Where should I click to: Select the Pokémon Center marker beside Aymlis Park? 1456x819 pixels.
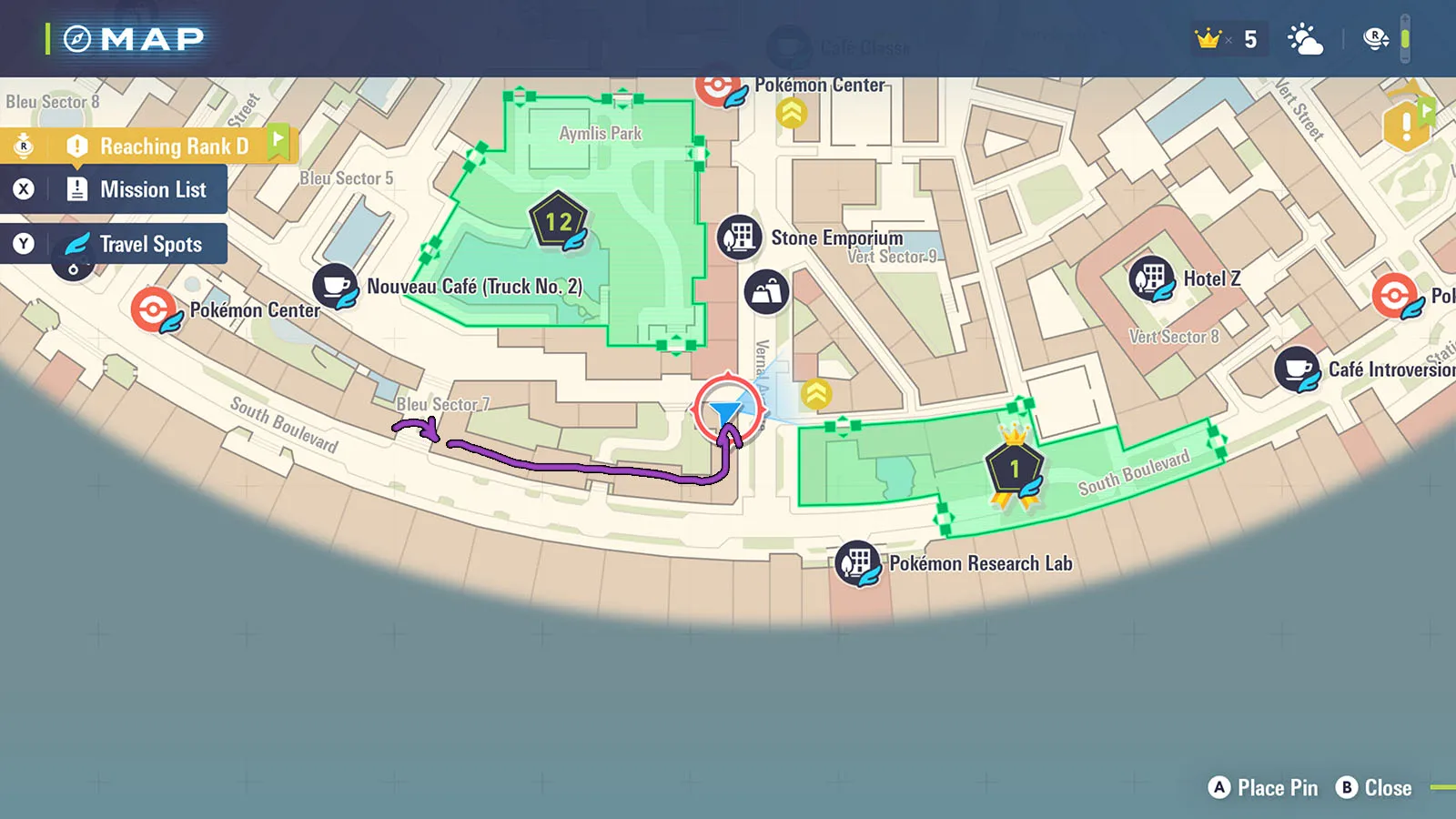click(718, 87)
